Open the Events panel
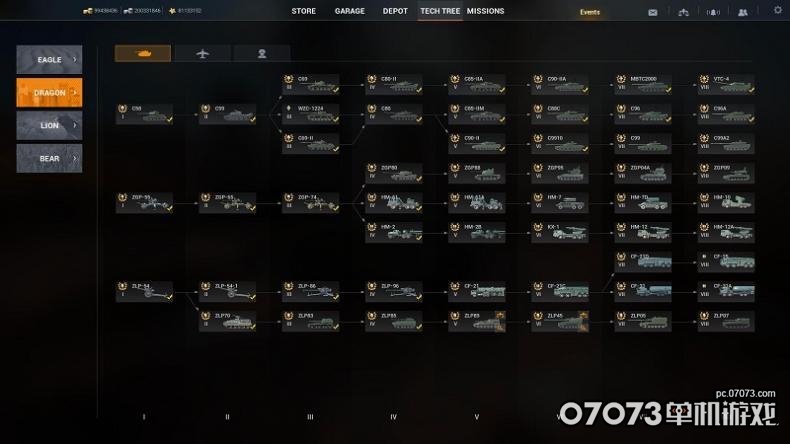 tap(590, 12)
